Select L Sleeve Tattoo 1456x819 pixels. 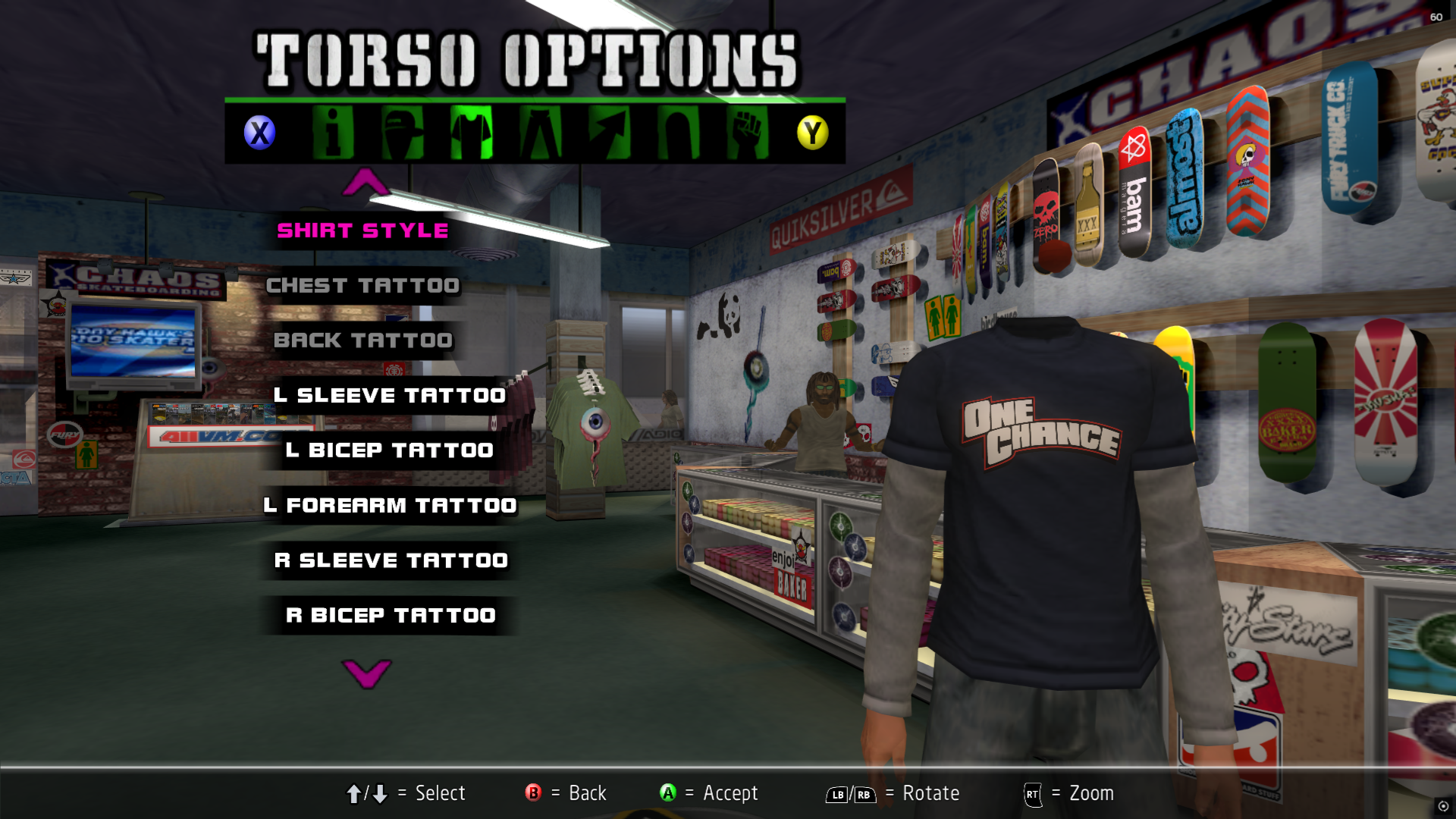pyautogui.click(x=389, y=396)
